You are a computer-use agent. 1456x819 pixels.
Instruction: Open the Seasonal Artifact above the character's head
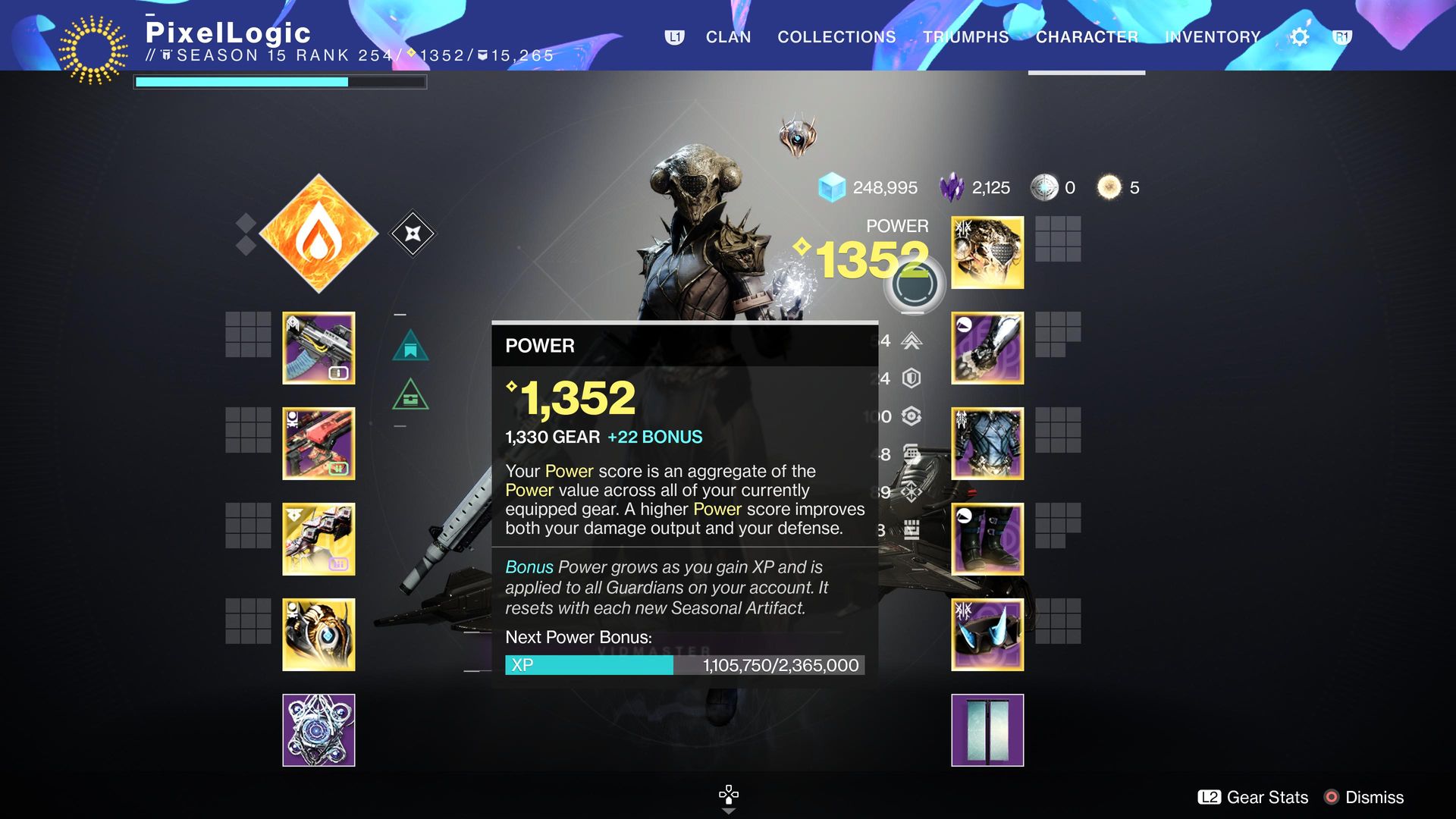798,136
